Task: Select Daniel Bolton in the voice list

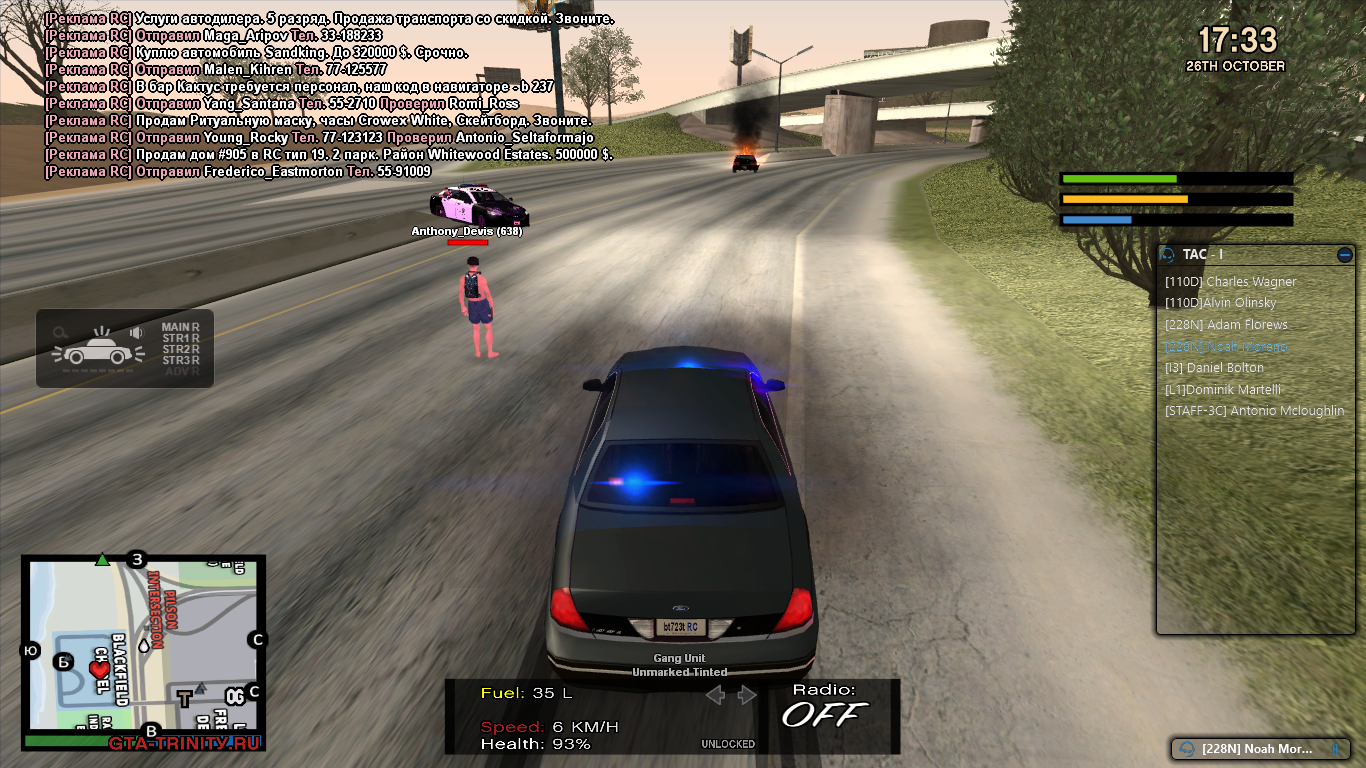Action: tap(1214, 368)
